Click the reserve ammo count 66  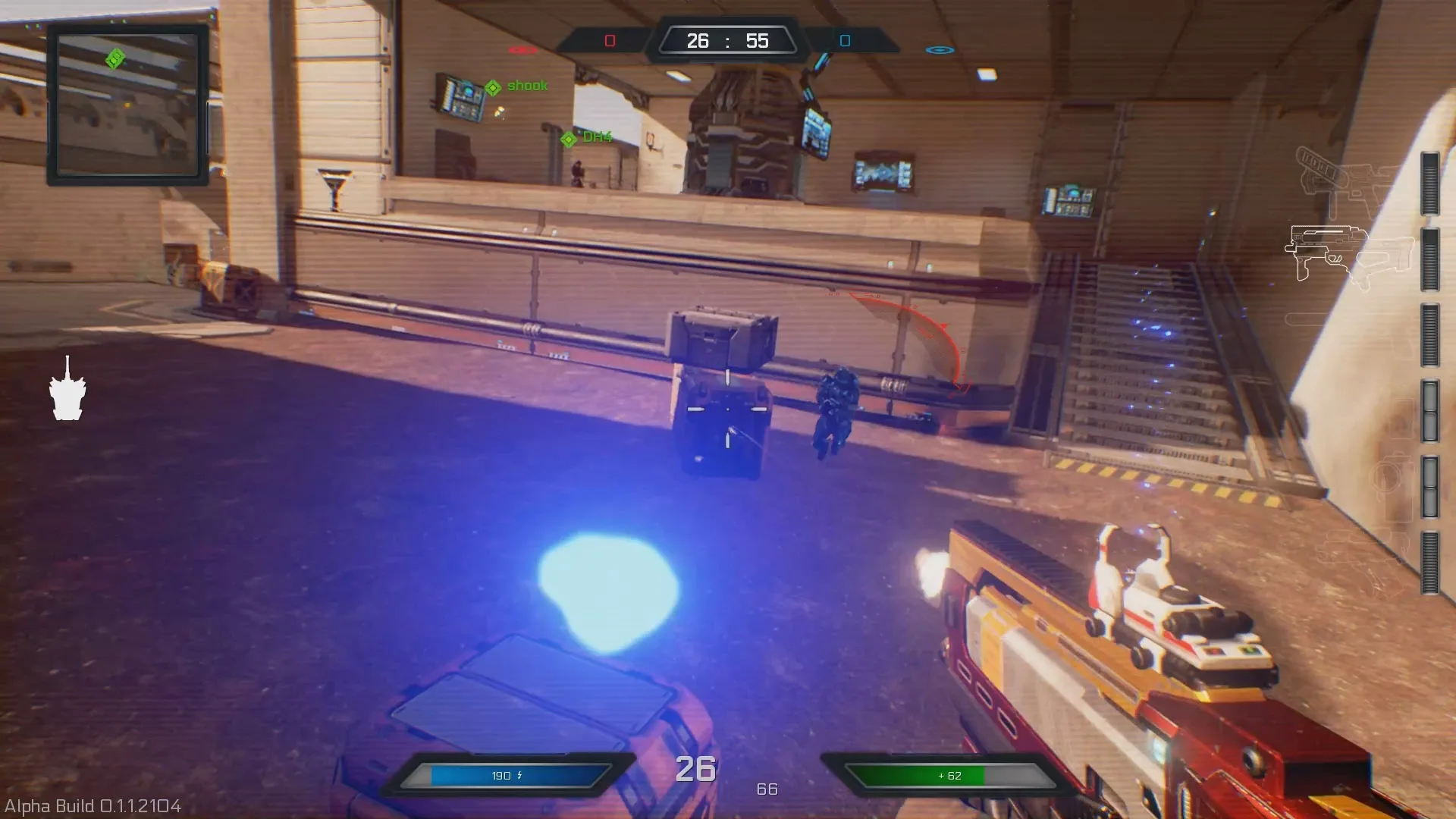tap(767, 789)
